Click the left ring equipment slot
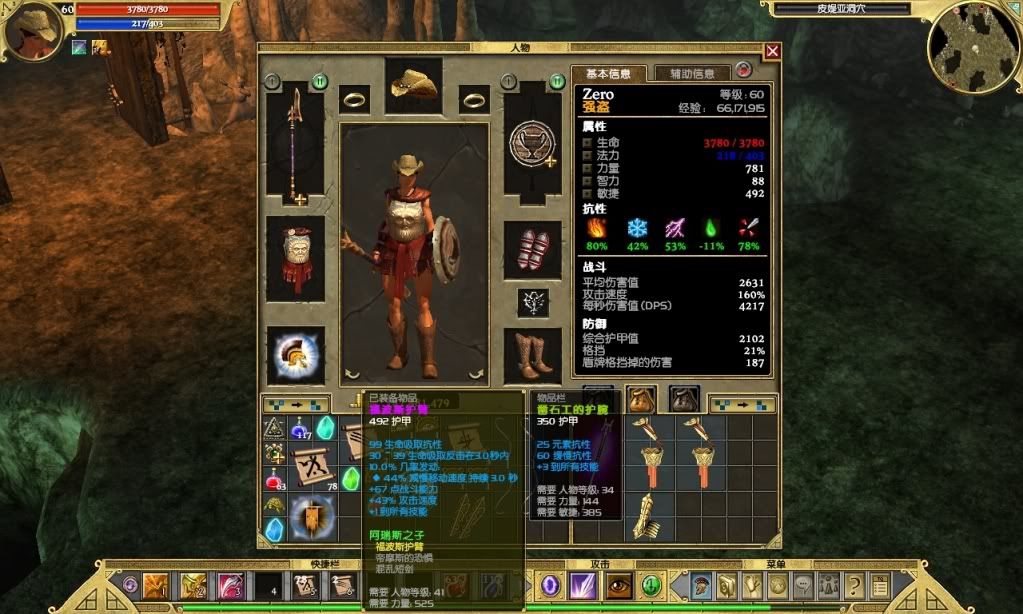Screen dimensions: 1023x614 354,99
